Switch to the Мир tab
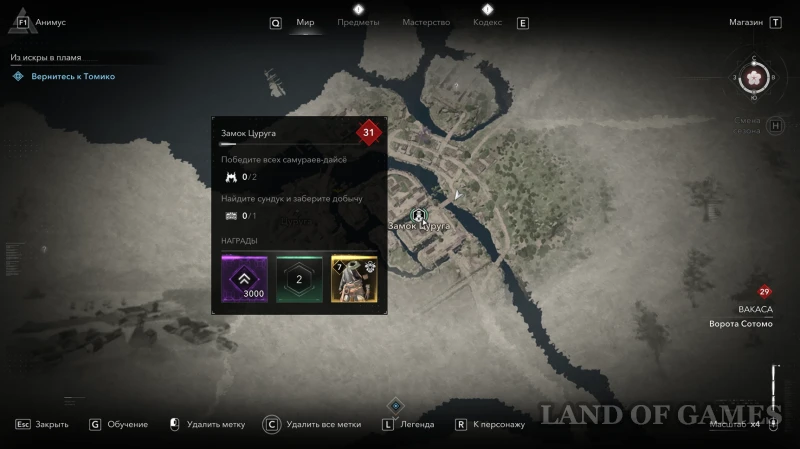800x449 pixels. [x=305, y=22]
